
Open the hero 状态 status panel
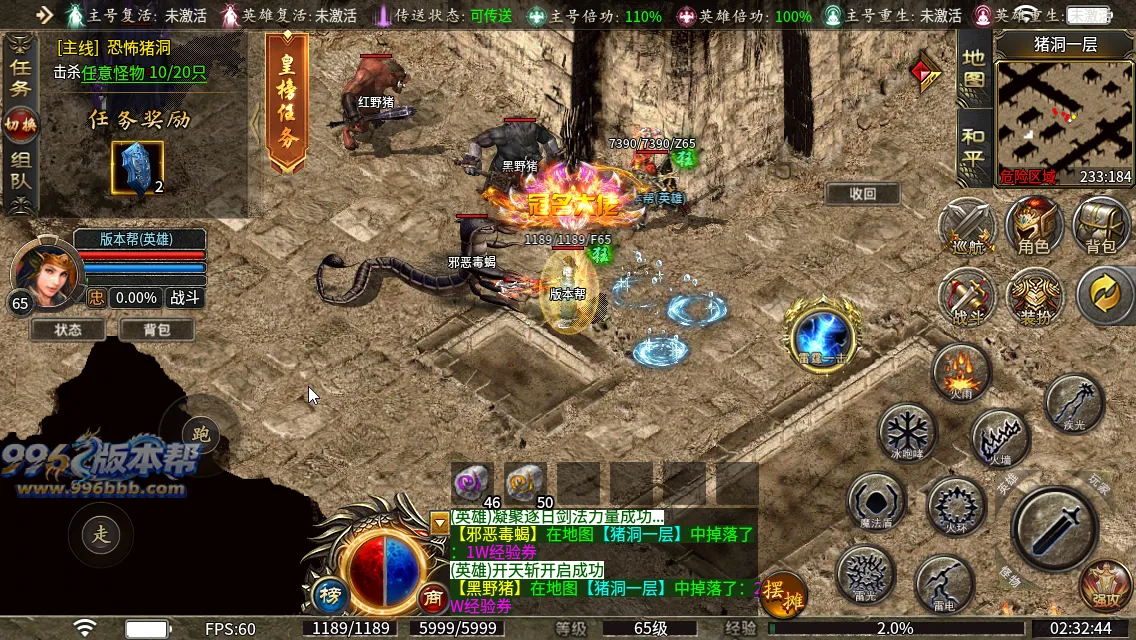click(68, 329)
